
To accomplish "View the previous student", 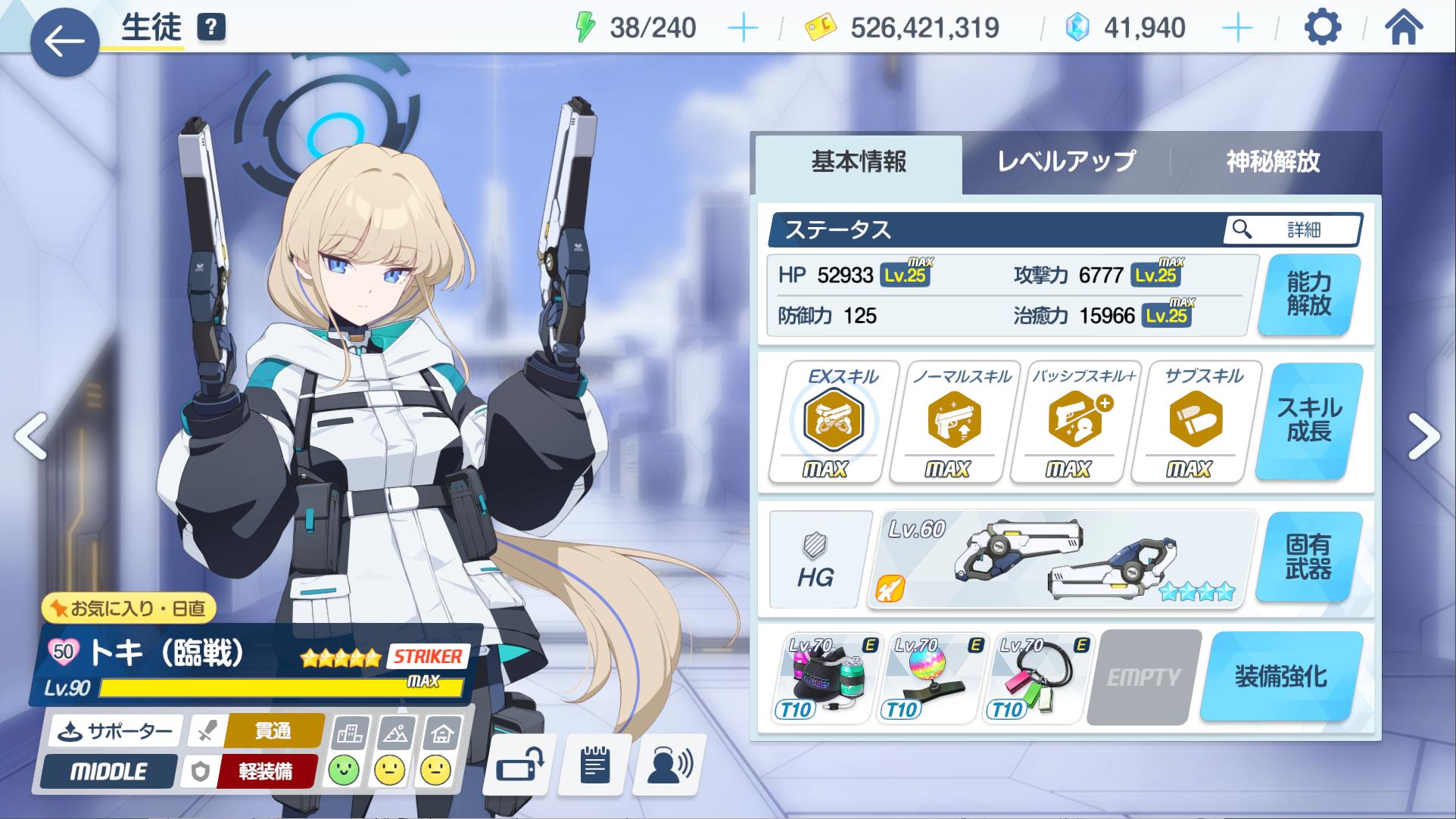I will 30,436.
